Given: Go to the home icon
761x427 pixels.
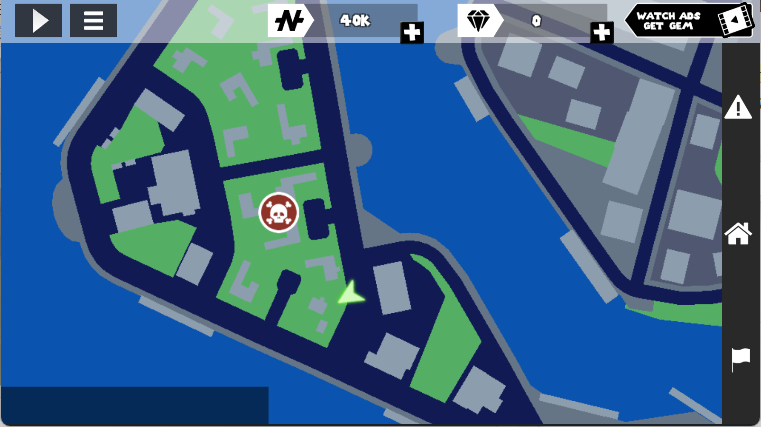Looking at the screenshot, I should tap(738, 233).
